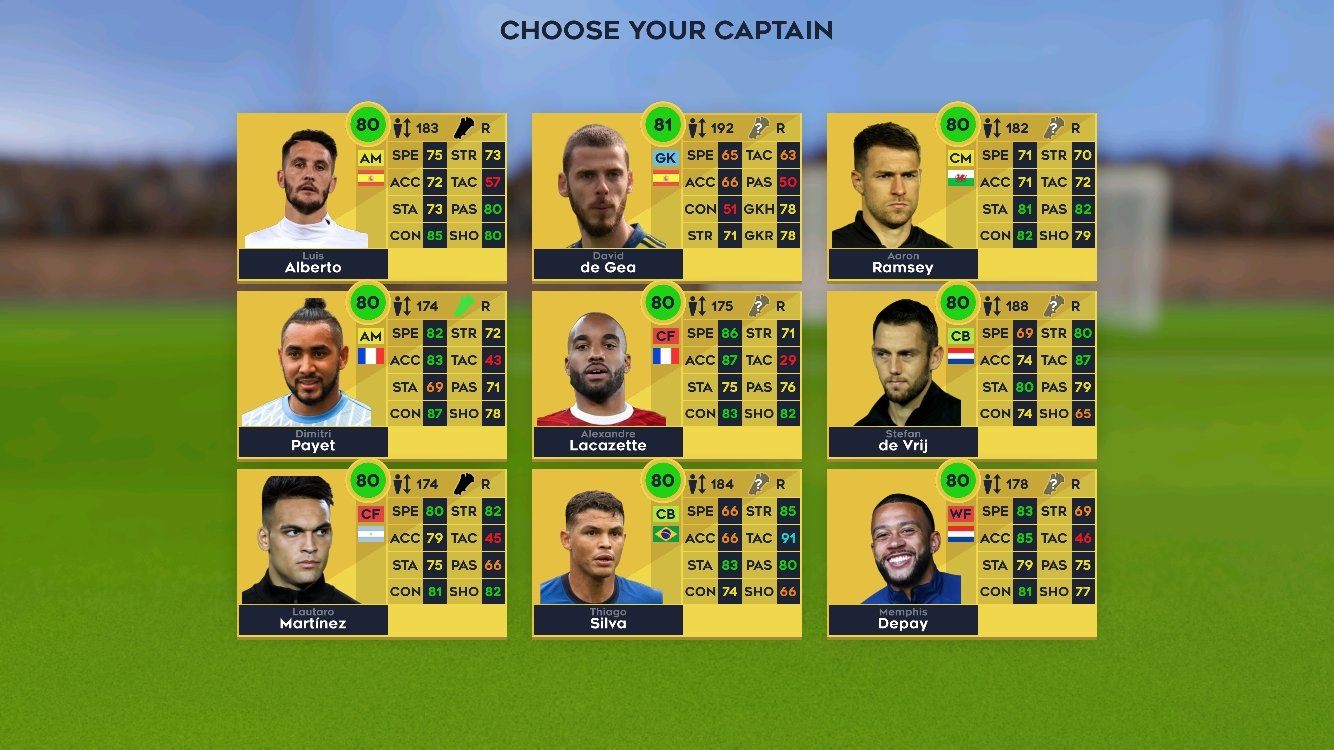Choose the Dimitri Payet card
This screenshot has width=1334, height=750.
[x=371, y=375]
